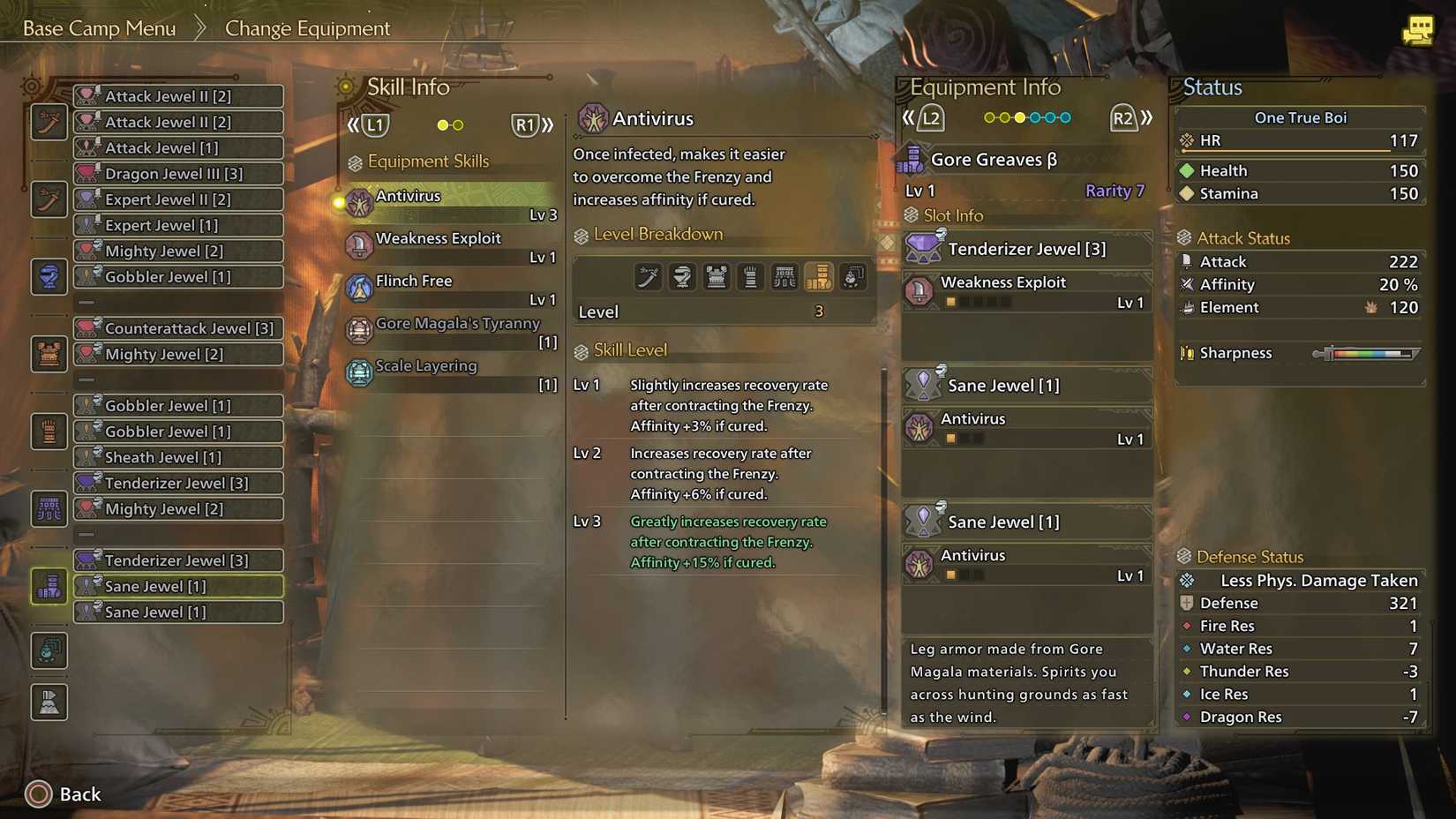Screen dimensions: 1456x819
Task: Click the left arrow beside L2 in Equipment Info
Action: pyautogui.click(x=910, y=116)
